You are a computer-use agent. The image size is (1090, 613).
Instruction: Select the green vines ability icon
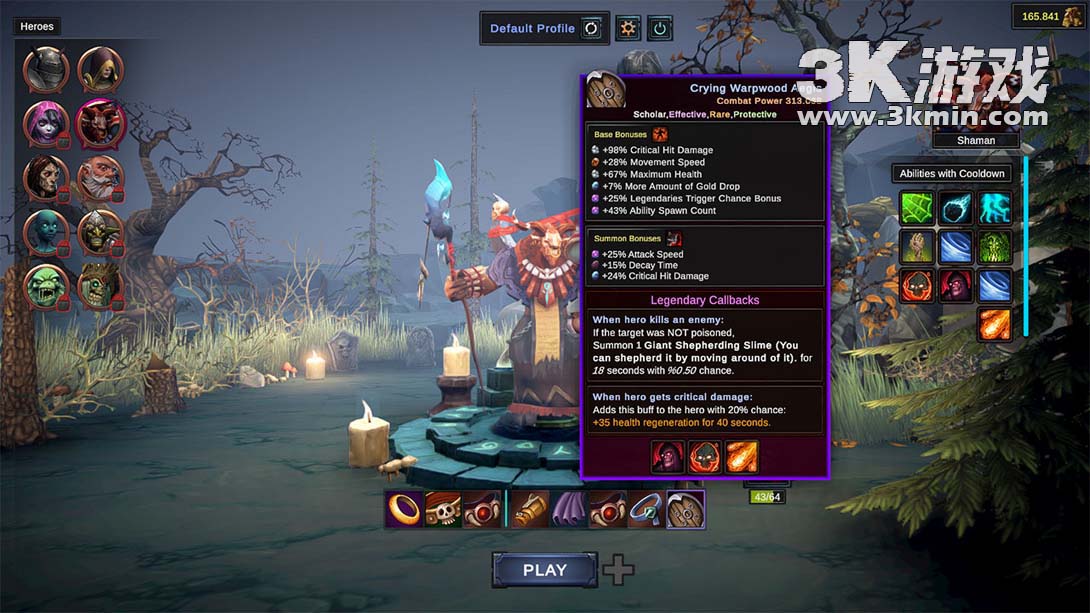tap(994, 247)
